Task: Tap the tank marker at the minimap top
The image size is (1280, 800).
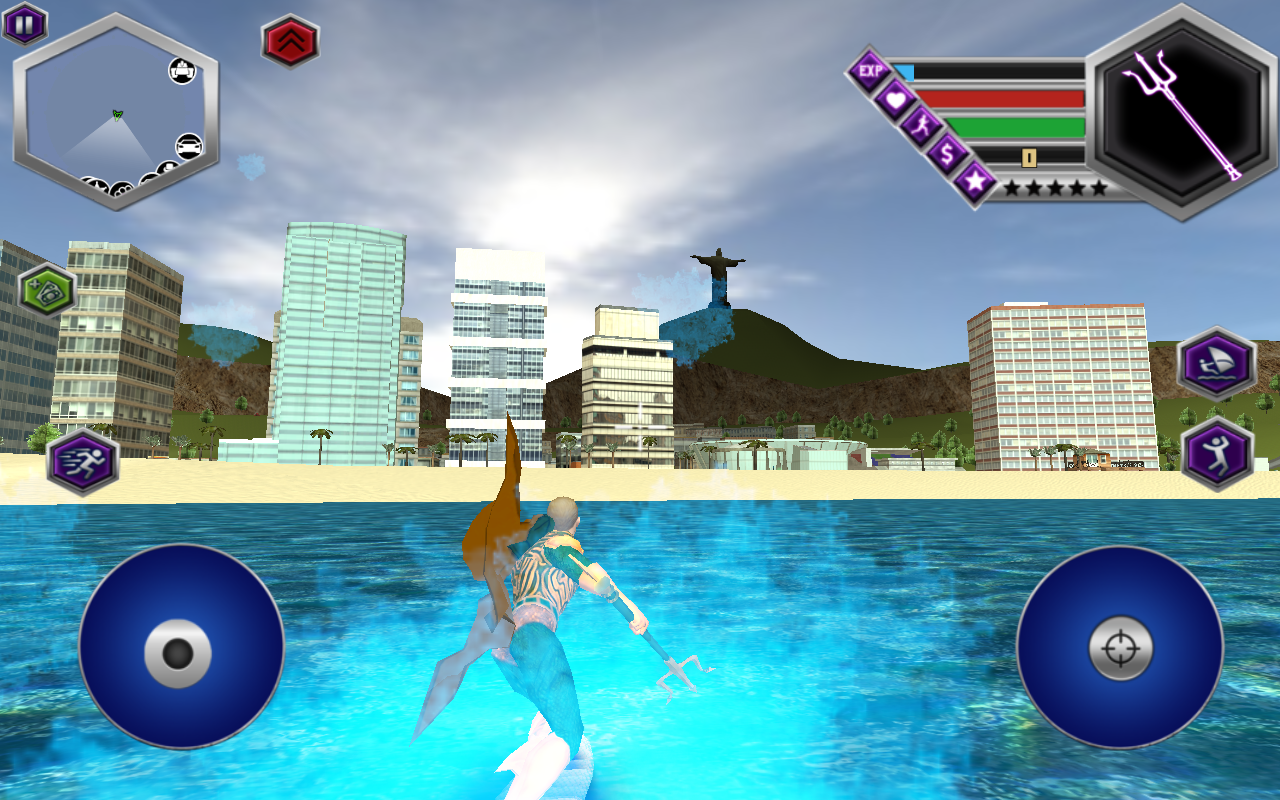Action: 181,71
